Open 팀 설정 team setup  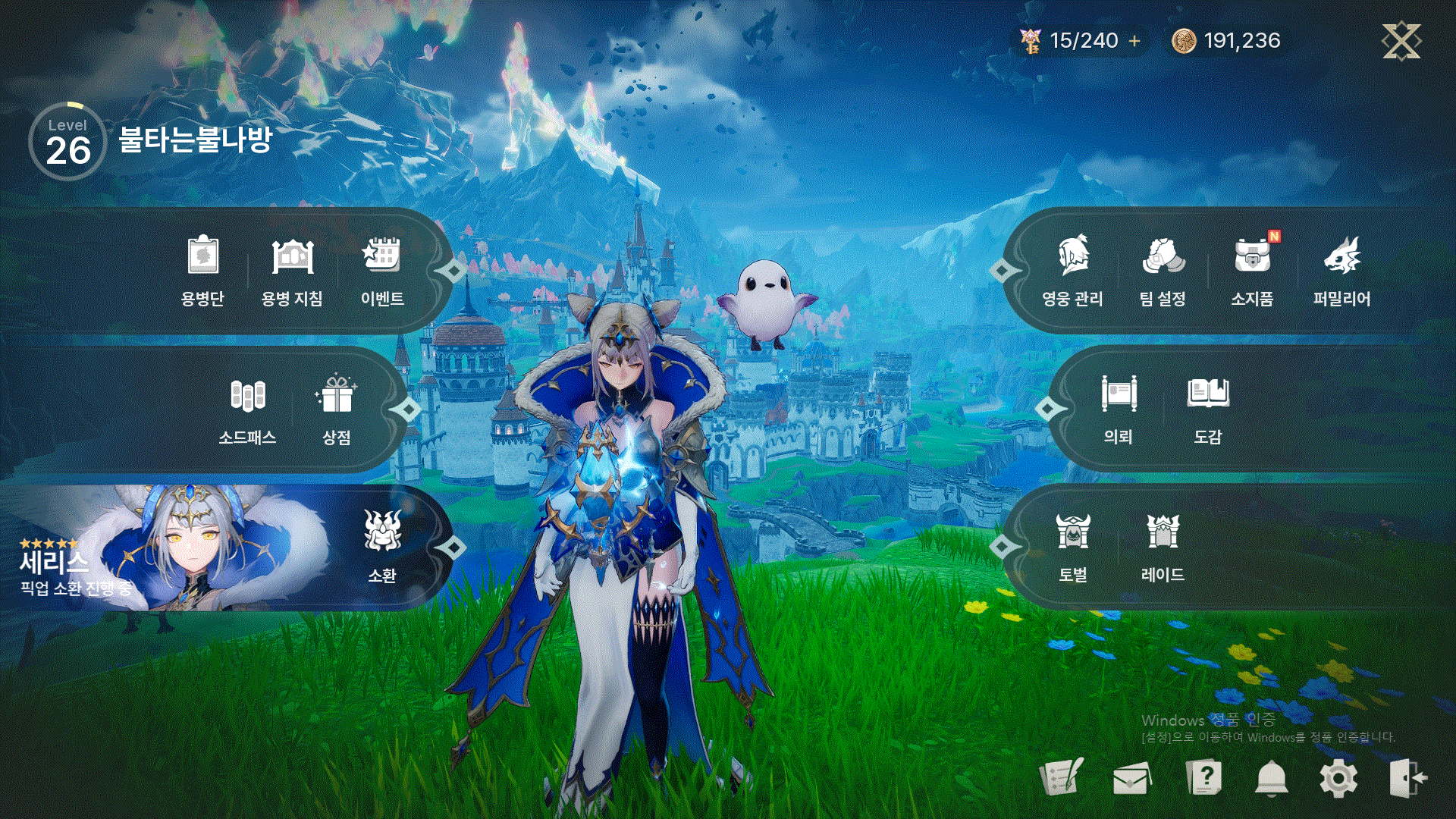point(1163,269)
